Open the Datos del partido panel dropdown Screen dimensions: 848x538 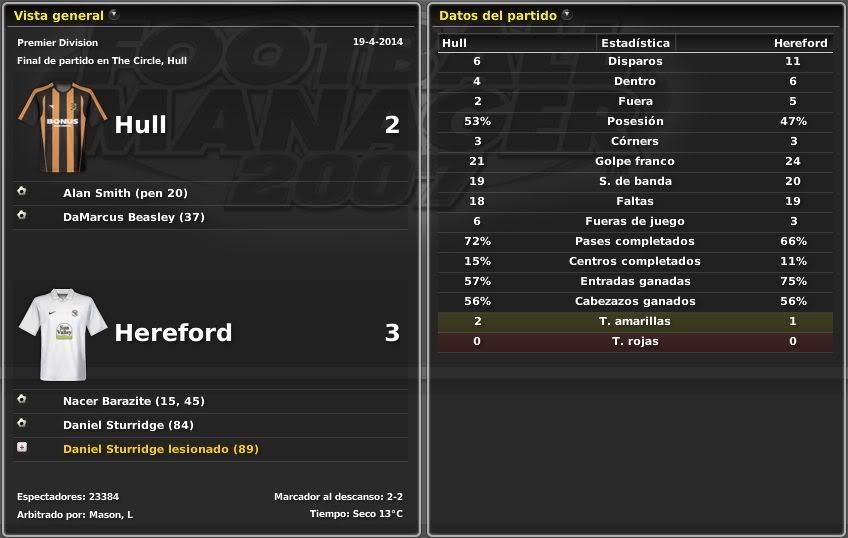pos(567,15)
